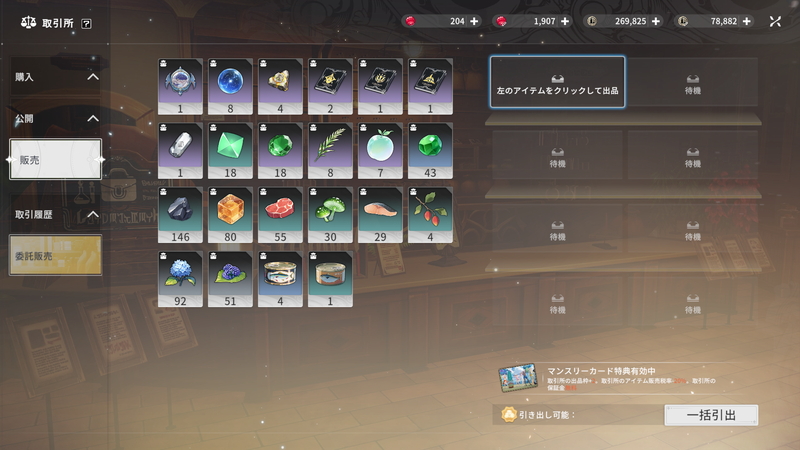Viewport: 800px width, 450px height.
Task: Click the listing slot labeled 左のアイテムをクリックして出品
Action: (x=557, y=82)
